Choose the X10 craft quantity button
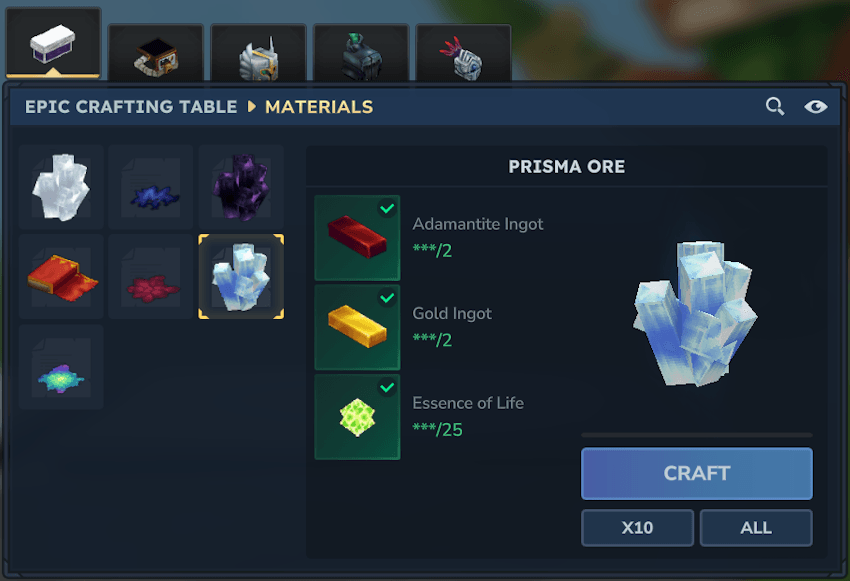850x581 pixels. [637, 528]
